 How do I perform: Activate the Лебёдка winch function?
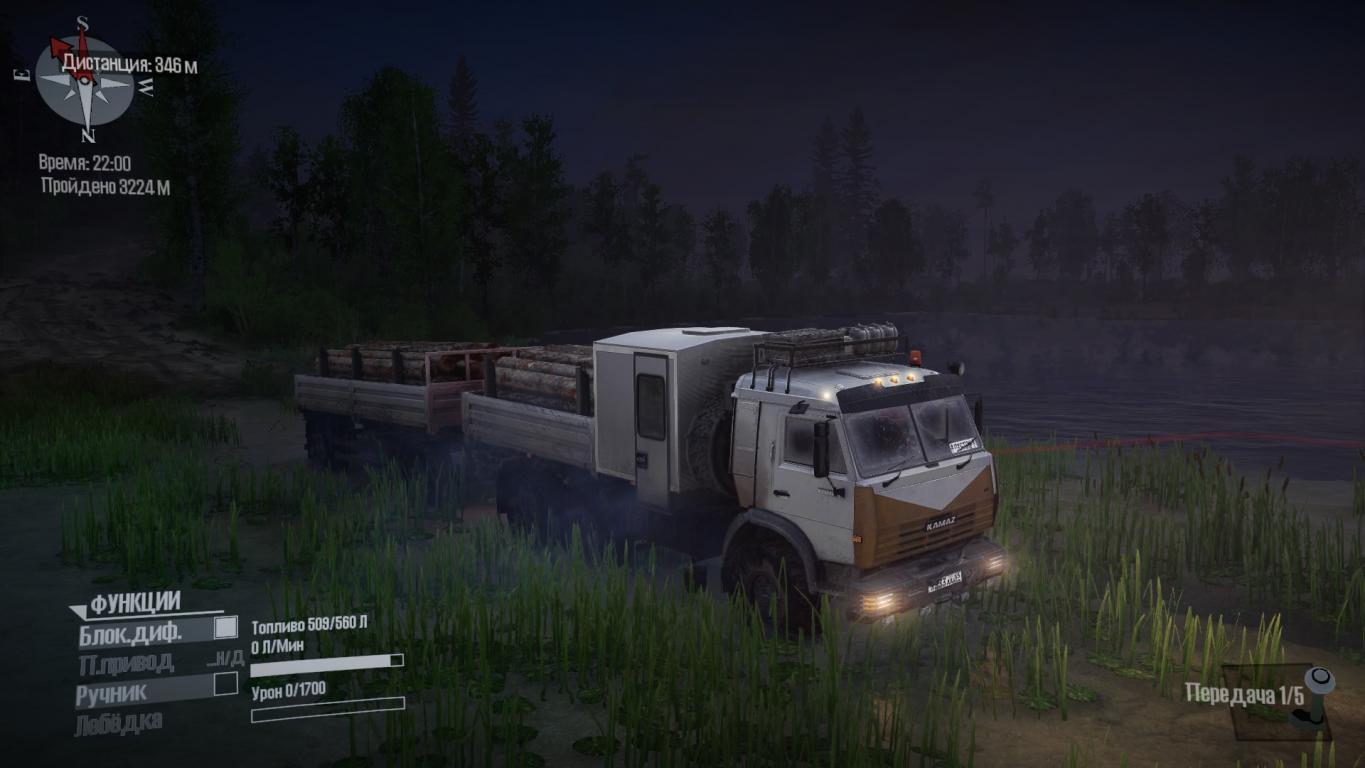(118, 722)
